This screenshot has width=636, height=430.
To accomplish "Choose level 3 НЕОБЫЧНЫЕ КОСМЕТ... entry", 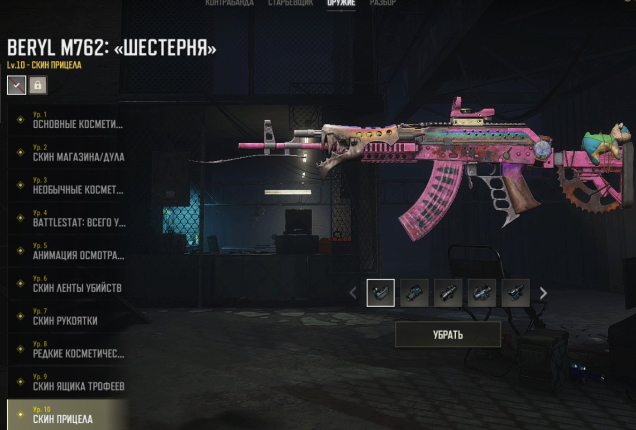I will pyautogui.click(x=70, y=186).
